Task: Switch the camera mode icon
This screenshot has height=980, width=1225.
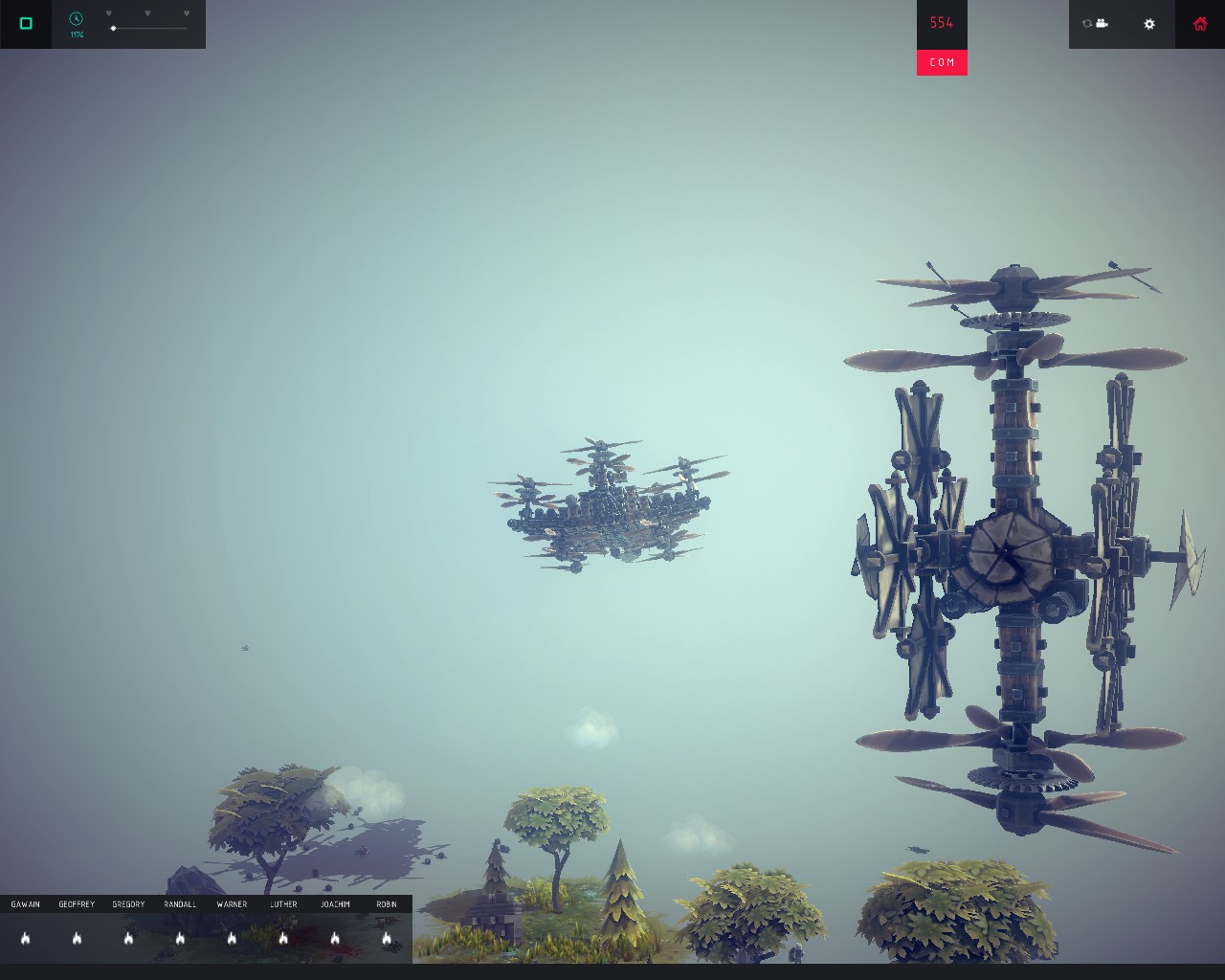Action: [1095, 24]
